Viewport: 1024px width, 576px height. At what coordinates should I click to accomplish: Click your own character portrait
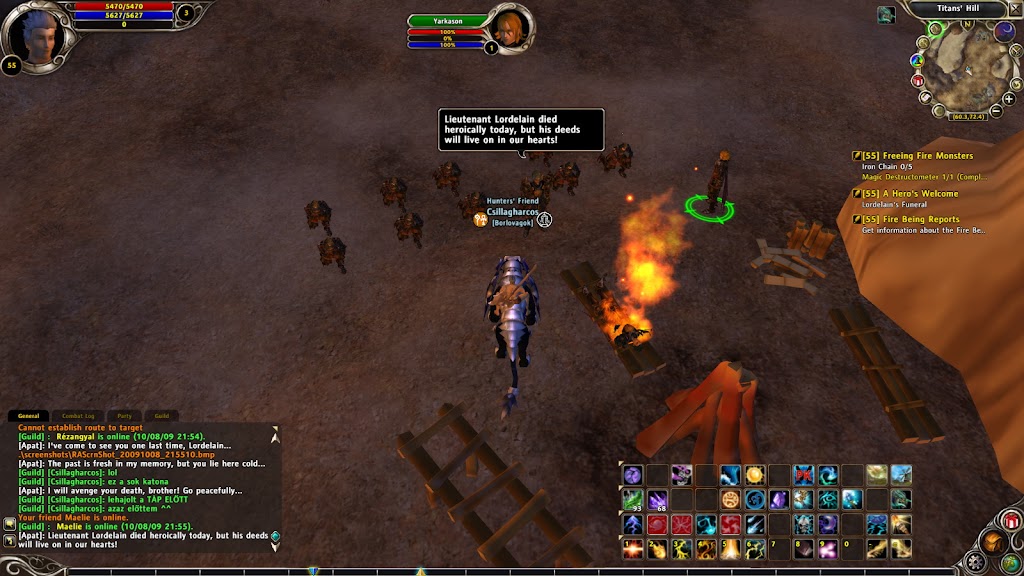coord(36,36)
